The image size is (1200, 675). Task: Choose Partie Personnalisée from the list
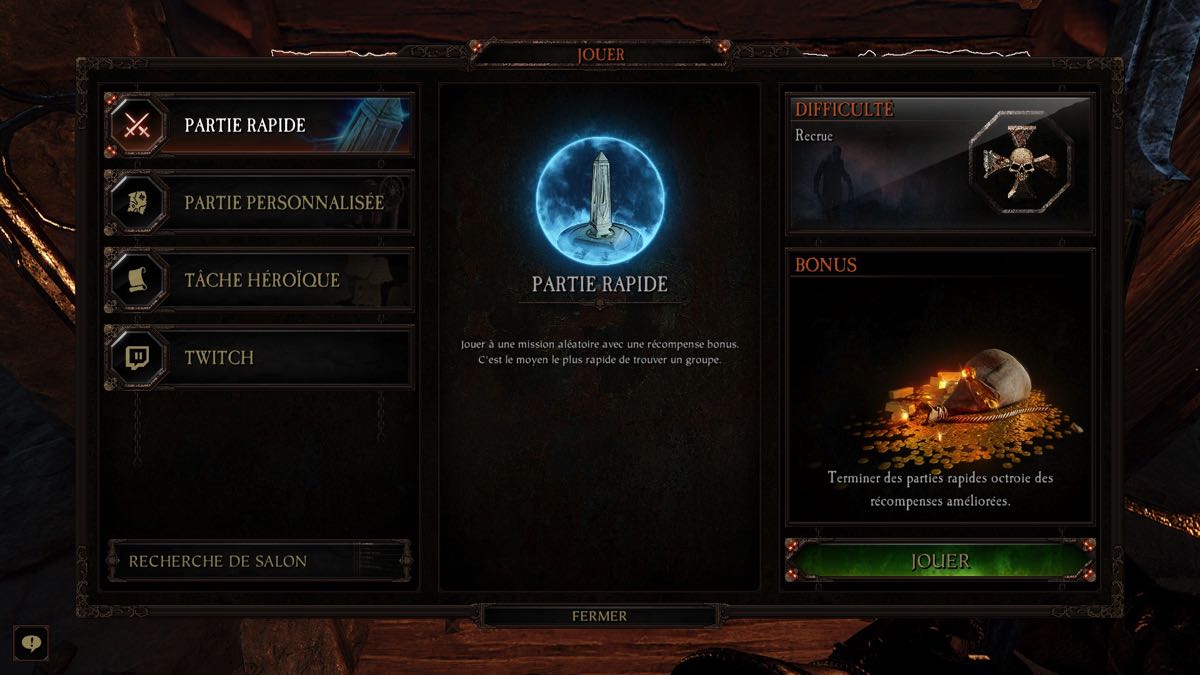tap(260, 203)
